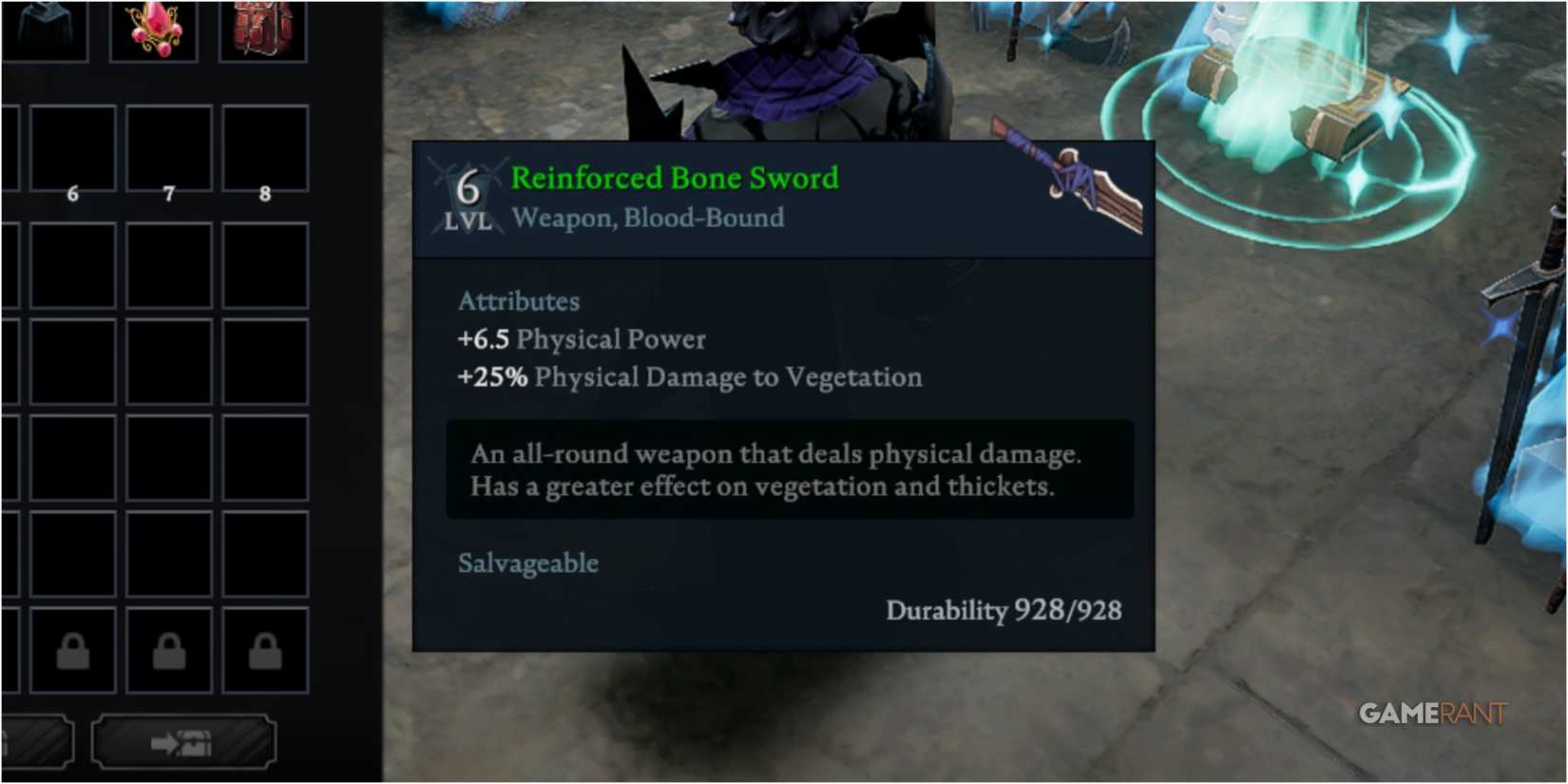Click the Salvageable label on the tooltip
This screenshot has height=784, width=1568.
point(528,563)
